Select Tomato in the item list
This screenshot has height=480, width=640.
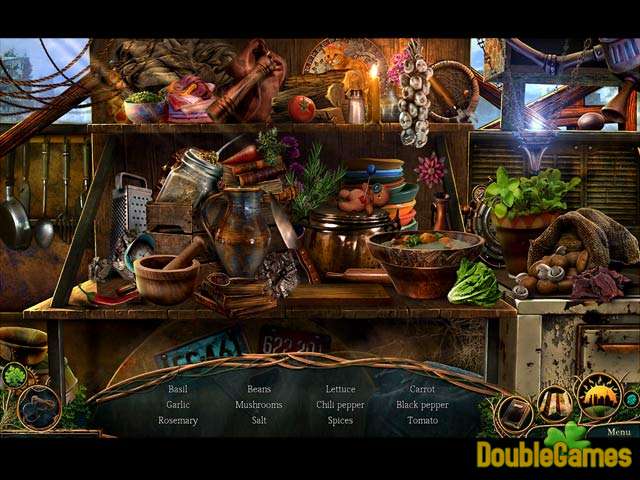[x=422, y=420]
